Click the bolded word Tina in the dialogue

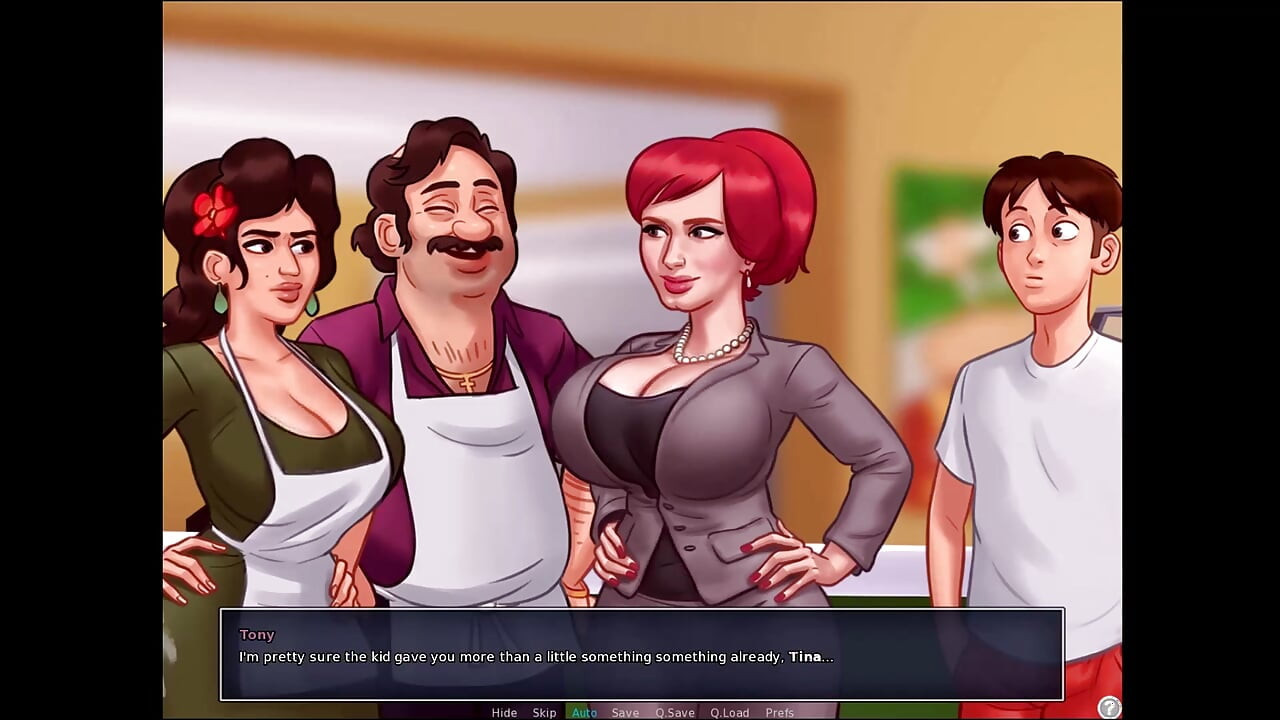coord(806,657)
